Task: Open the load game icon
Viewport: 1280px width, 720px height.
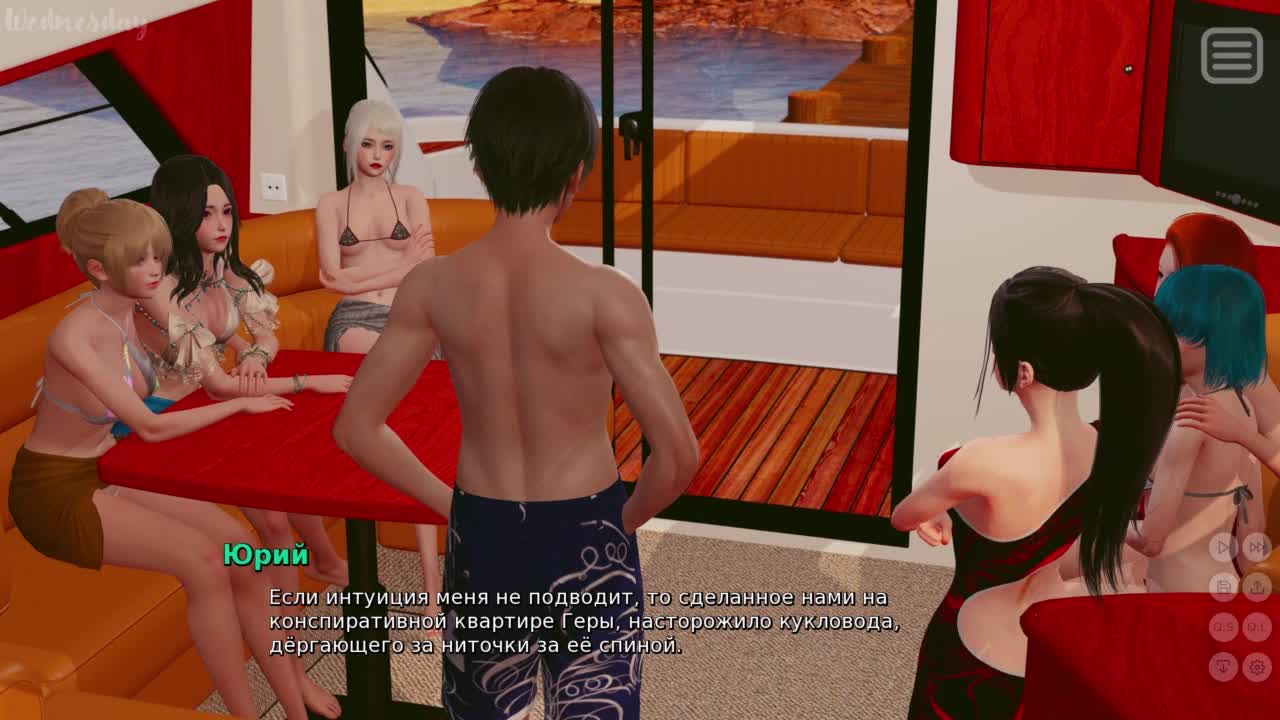Action: [1257, 587]
